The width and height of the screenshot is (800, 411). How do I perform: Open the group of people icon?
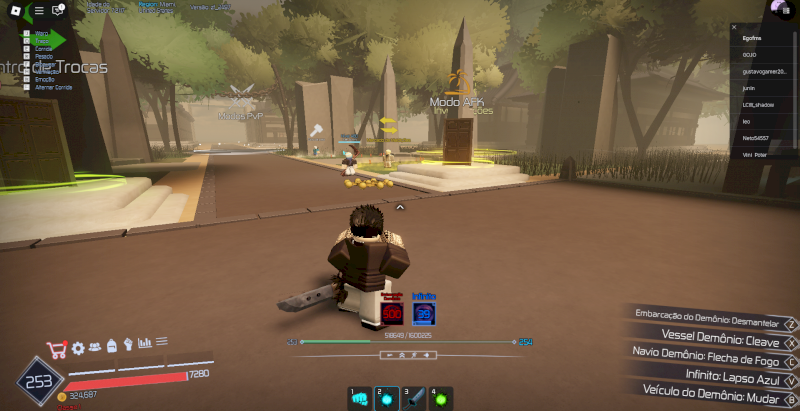(x=94, y=347)
